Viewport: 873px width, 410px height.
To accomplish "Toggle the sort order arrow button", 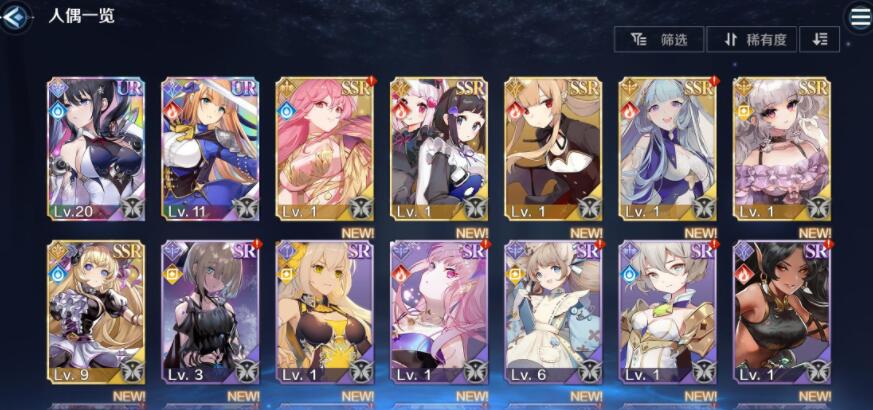I will coord(820,39).
